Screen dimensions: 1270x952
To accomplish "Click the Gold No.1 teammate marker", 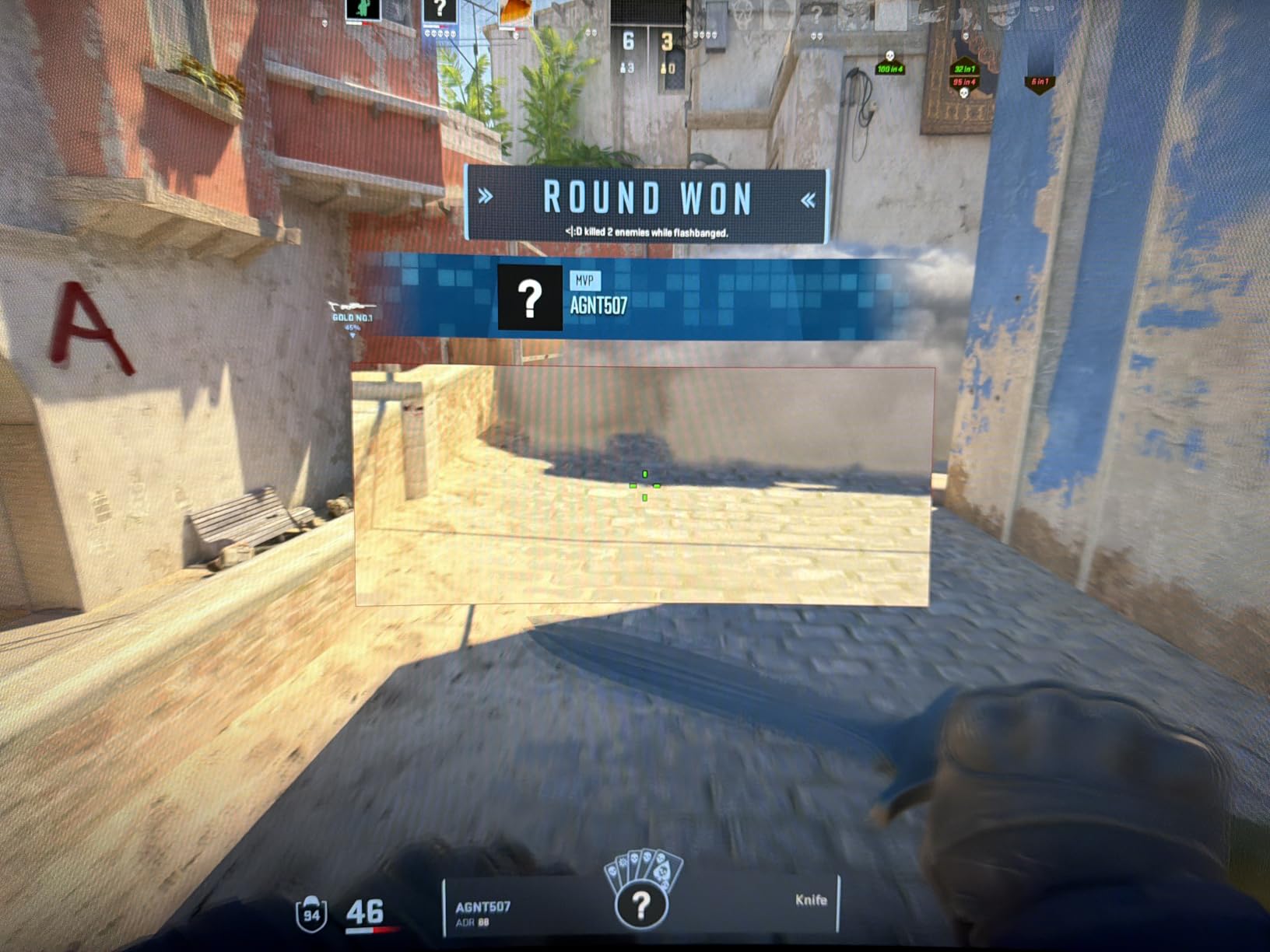I will click(352, 313).
